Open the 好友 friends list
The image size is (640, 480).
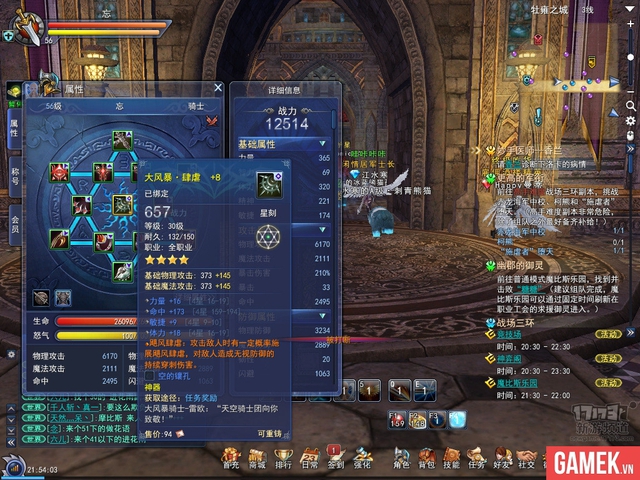pyautogui.click(x=501, y=455)
